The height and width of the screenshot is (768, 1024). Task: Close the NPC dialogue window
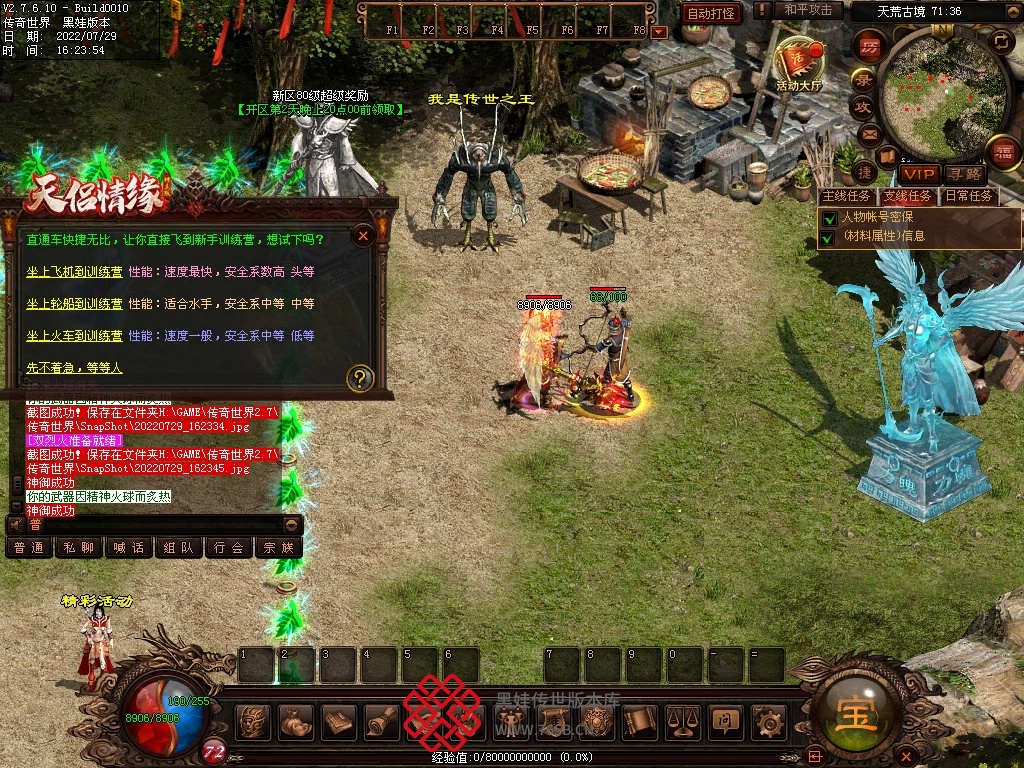coord(364,236)
